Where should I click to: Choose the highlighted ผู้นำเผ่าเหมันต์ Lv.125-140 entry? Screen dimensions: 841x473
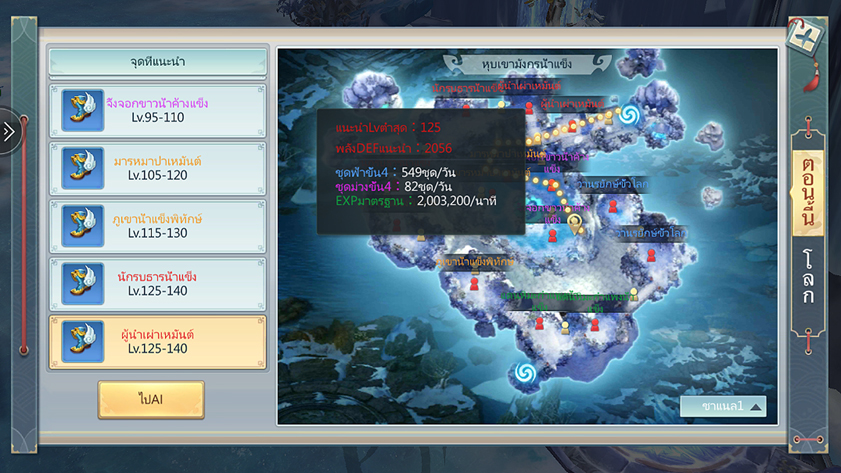point(157,341)
